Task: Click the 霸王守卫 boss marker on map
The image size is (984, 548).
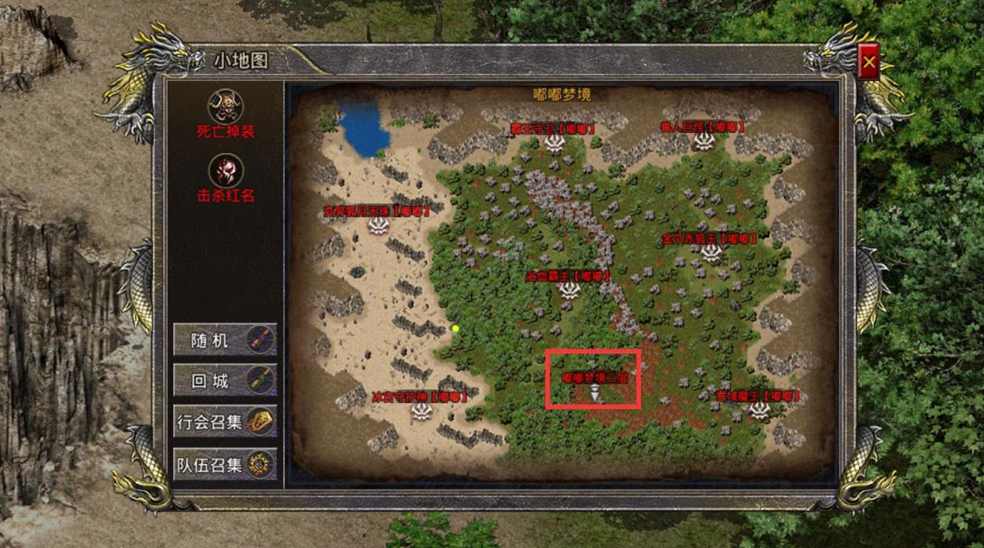Action: click(x=555, y=144)
